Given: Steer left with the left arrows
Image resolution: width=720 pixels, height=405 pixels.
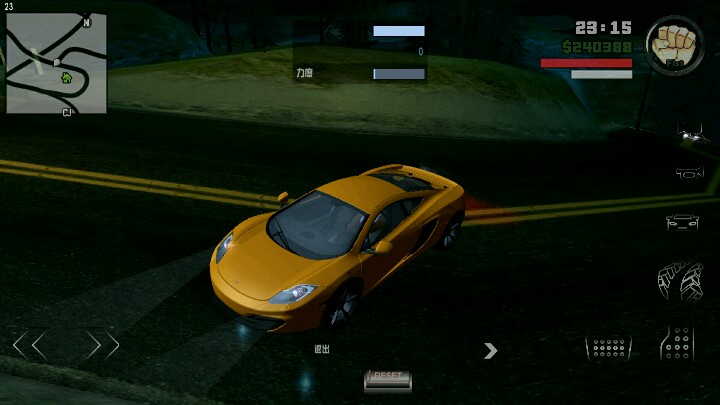Looking at the screenshot, I should 30,346.
